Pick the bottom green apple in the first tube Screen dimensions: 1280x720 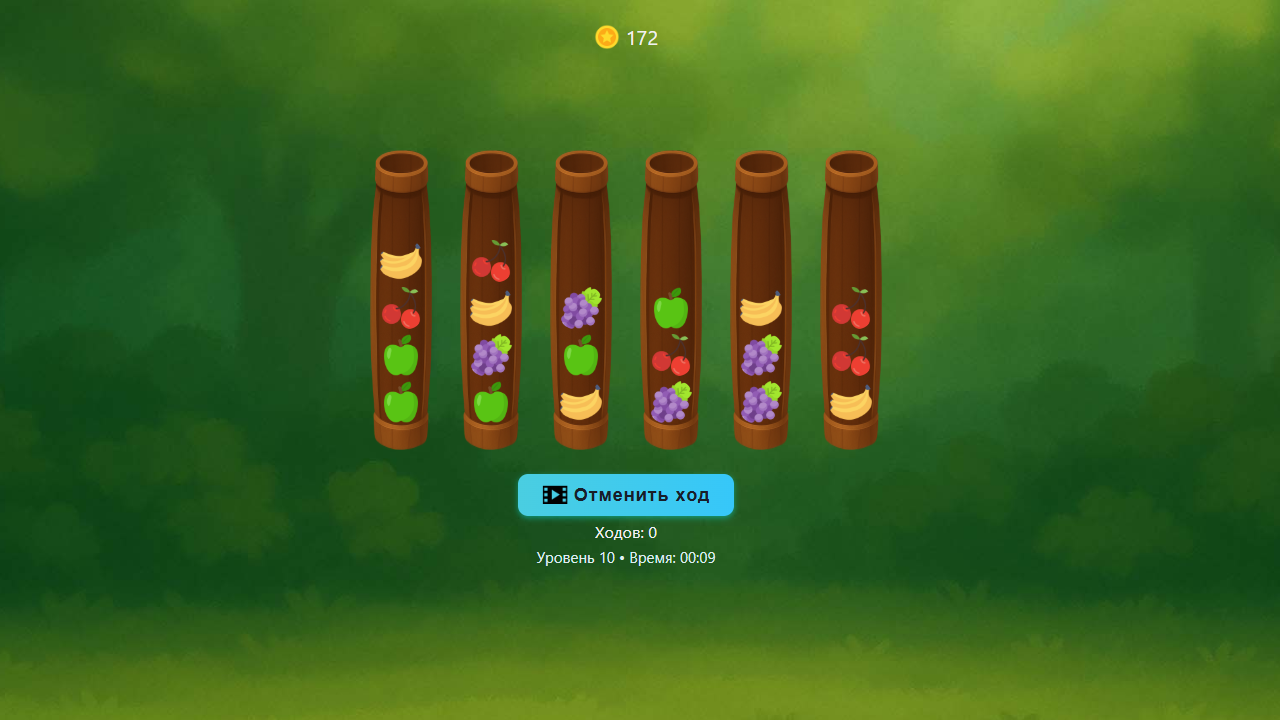401,405
